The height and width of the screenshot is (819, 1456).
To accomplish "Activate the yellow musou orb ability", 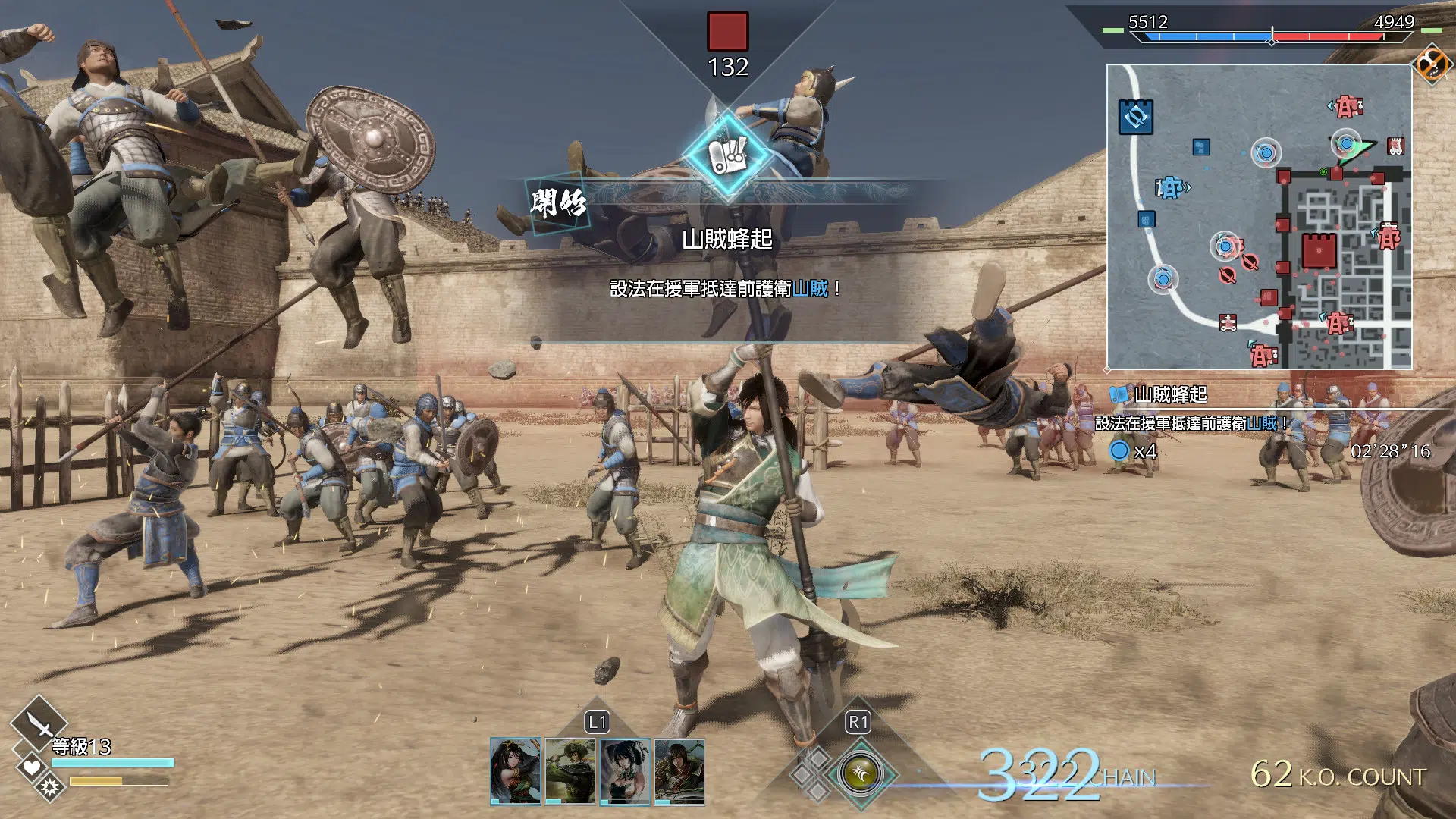I will 860,774.
